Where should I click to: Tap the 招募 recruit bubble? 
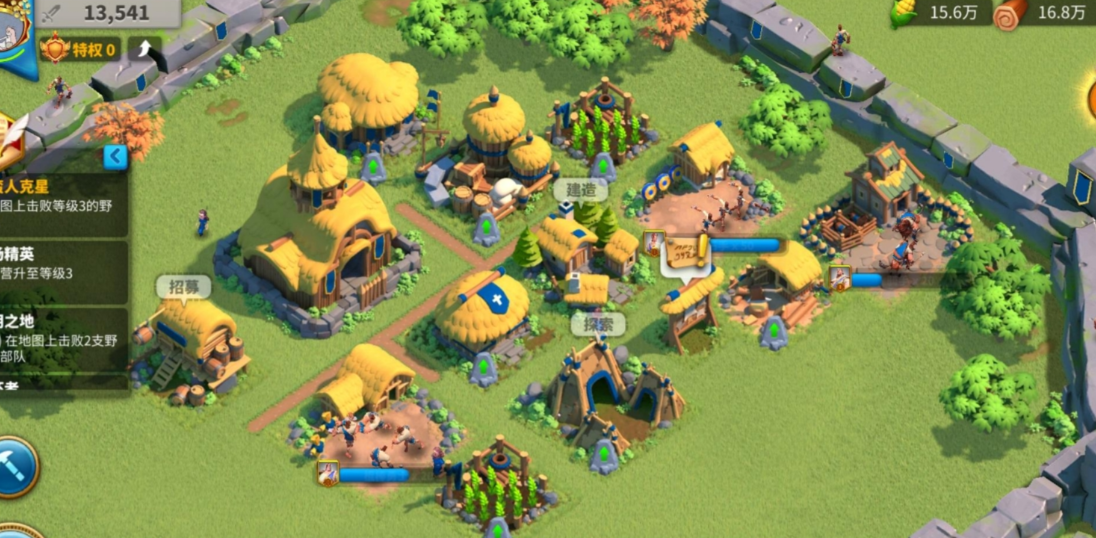(183, 288)
